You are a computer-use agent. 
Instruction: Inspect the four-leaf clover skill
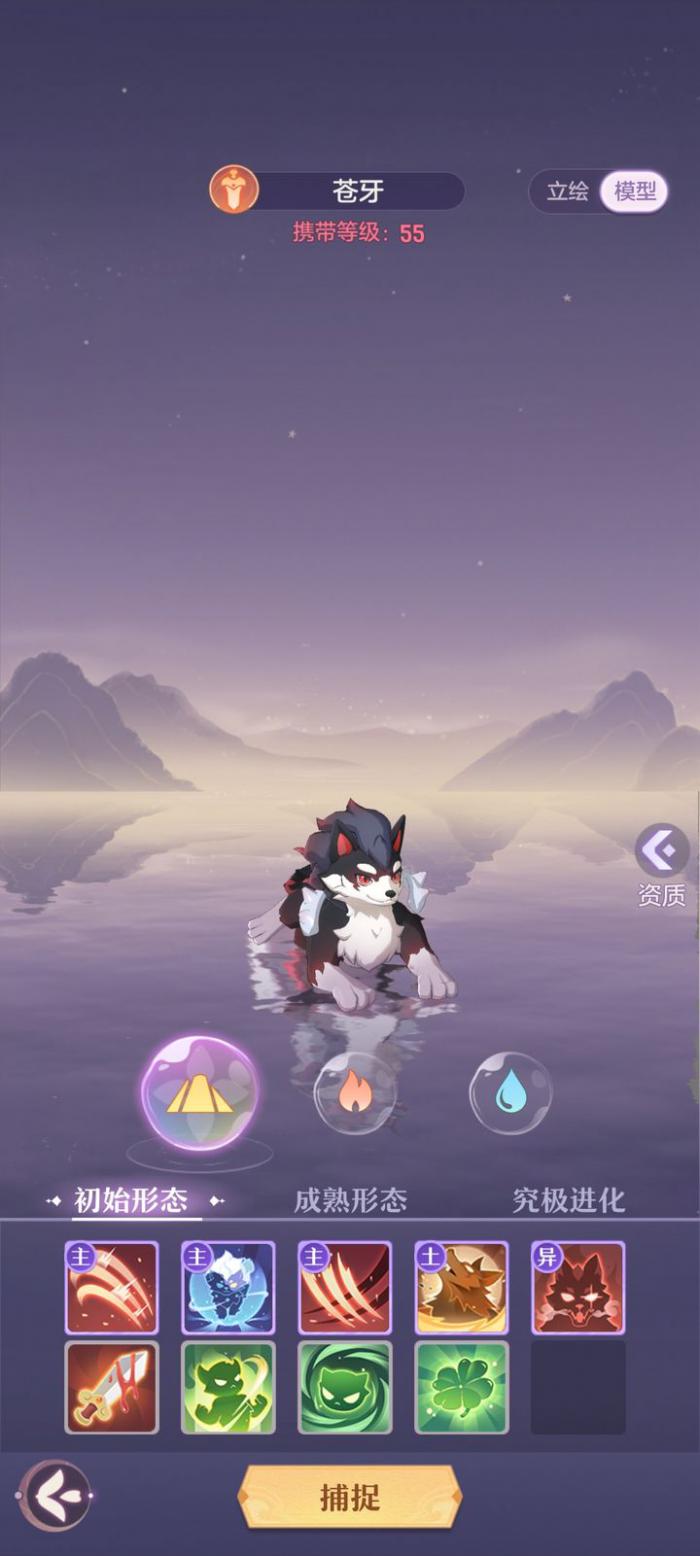(462, 1387)
